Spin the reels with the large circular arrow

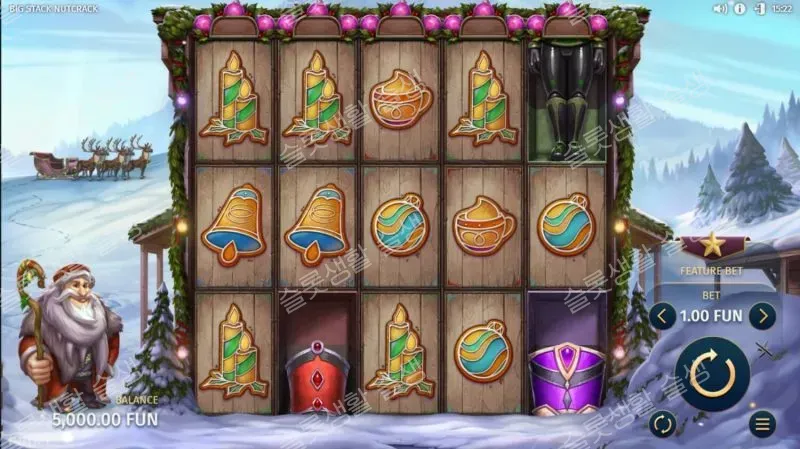point(713,373)
